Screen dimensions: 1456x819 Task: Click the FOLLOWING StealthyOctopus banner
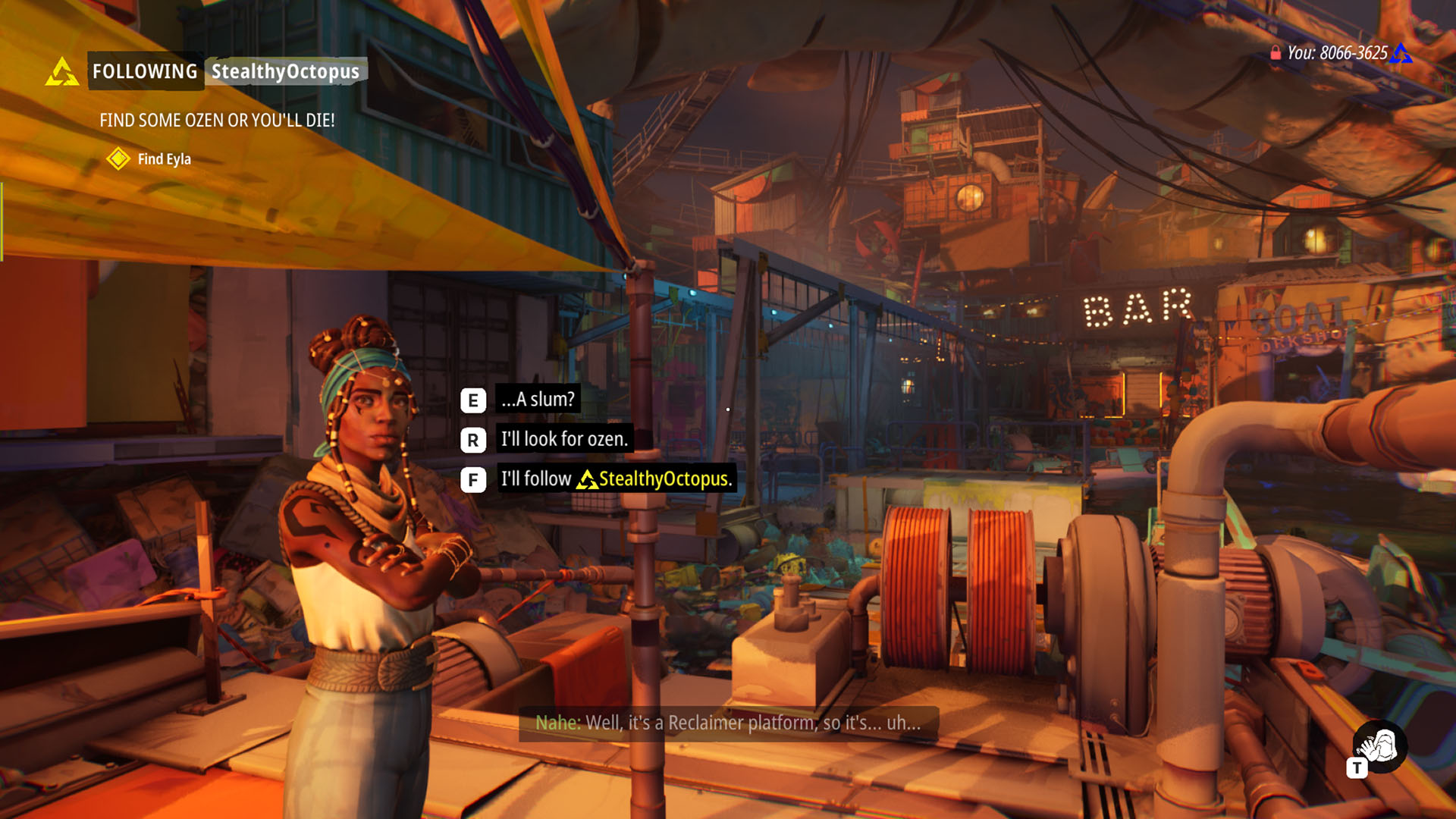tap(226, 71)
